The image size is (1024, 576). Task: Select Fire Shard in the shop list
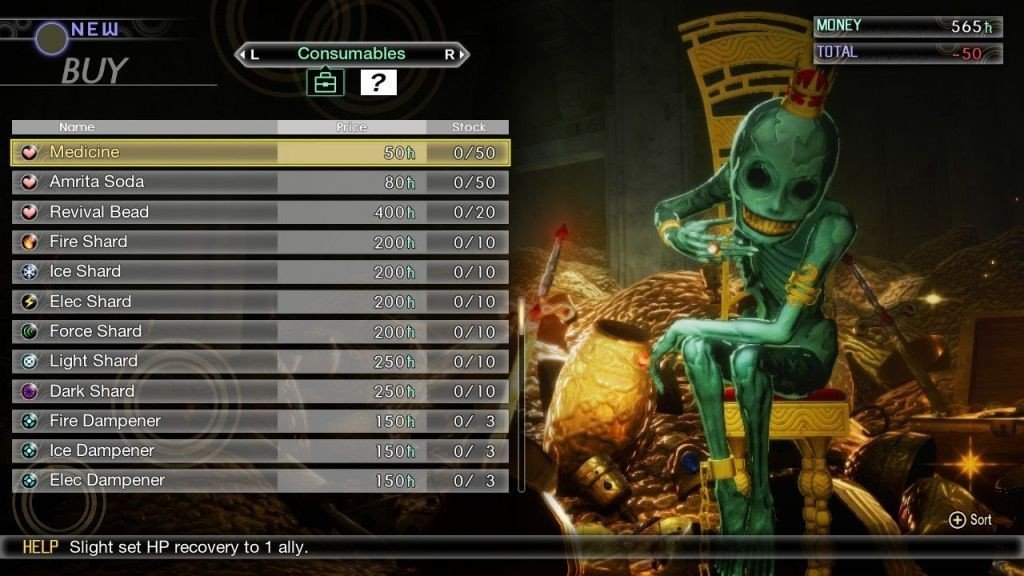[x=260, y=242]
